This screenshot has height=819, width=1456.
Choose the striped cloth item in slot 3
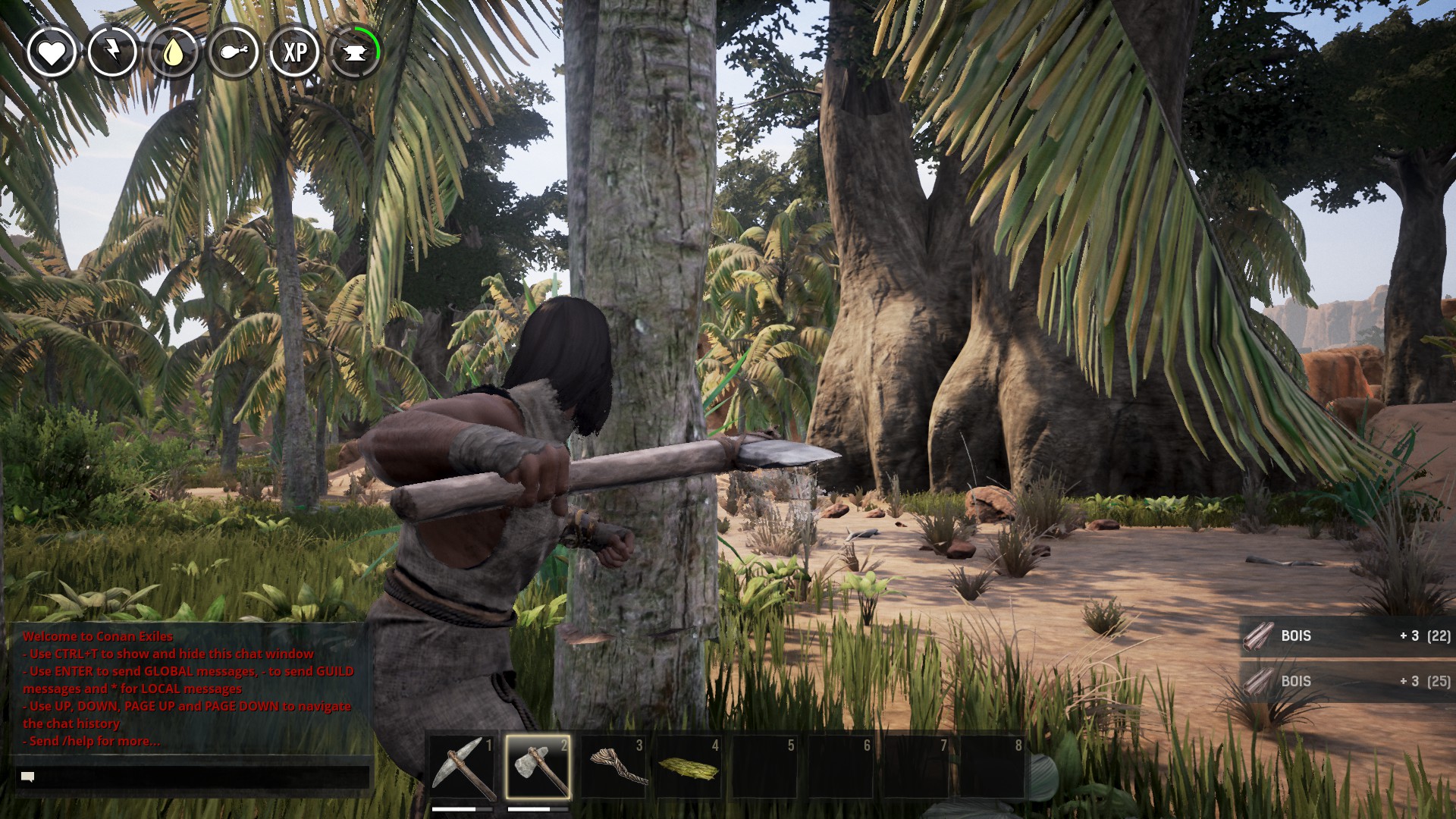613,767
